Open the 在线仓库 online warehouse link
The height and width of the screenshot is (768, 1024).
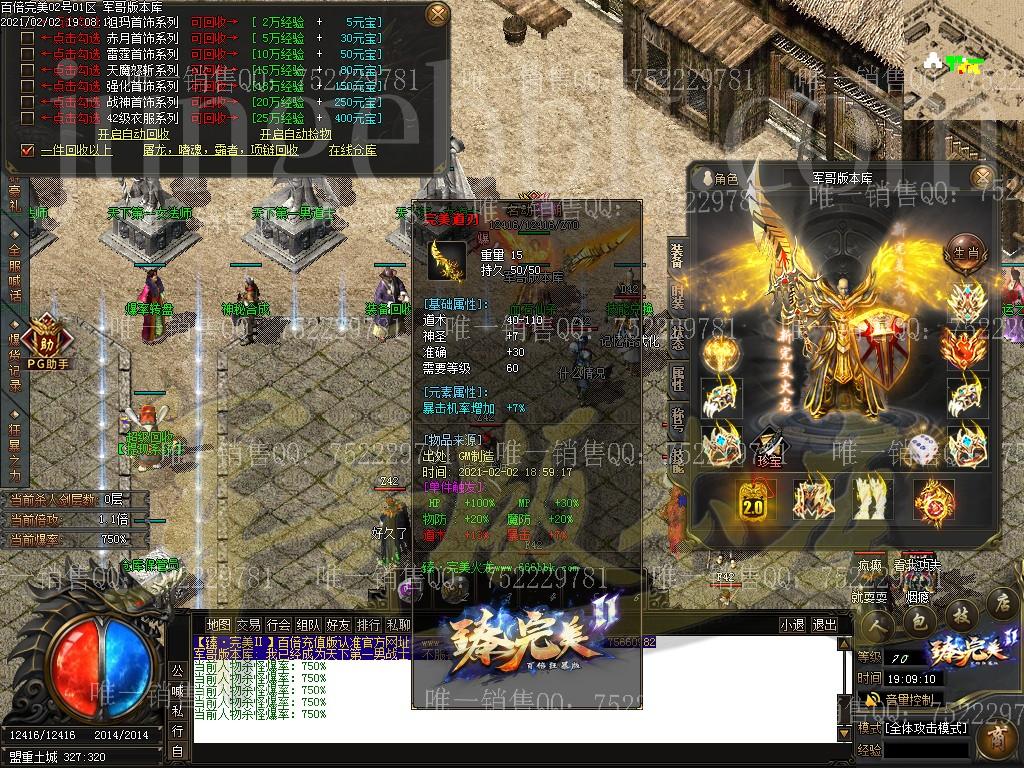352,150
